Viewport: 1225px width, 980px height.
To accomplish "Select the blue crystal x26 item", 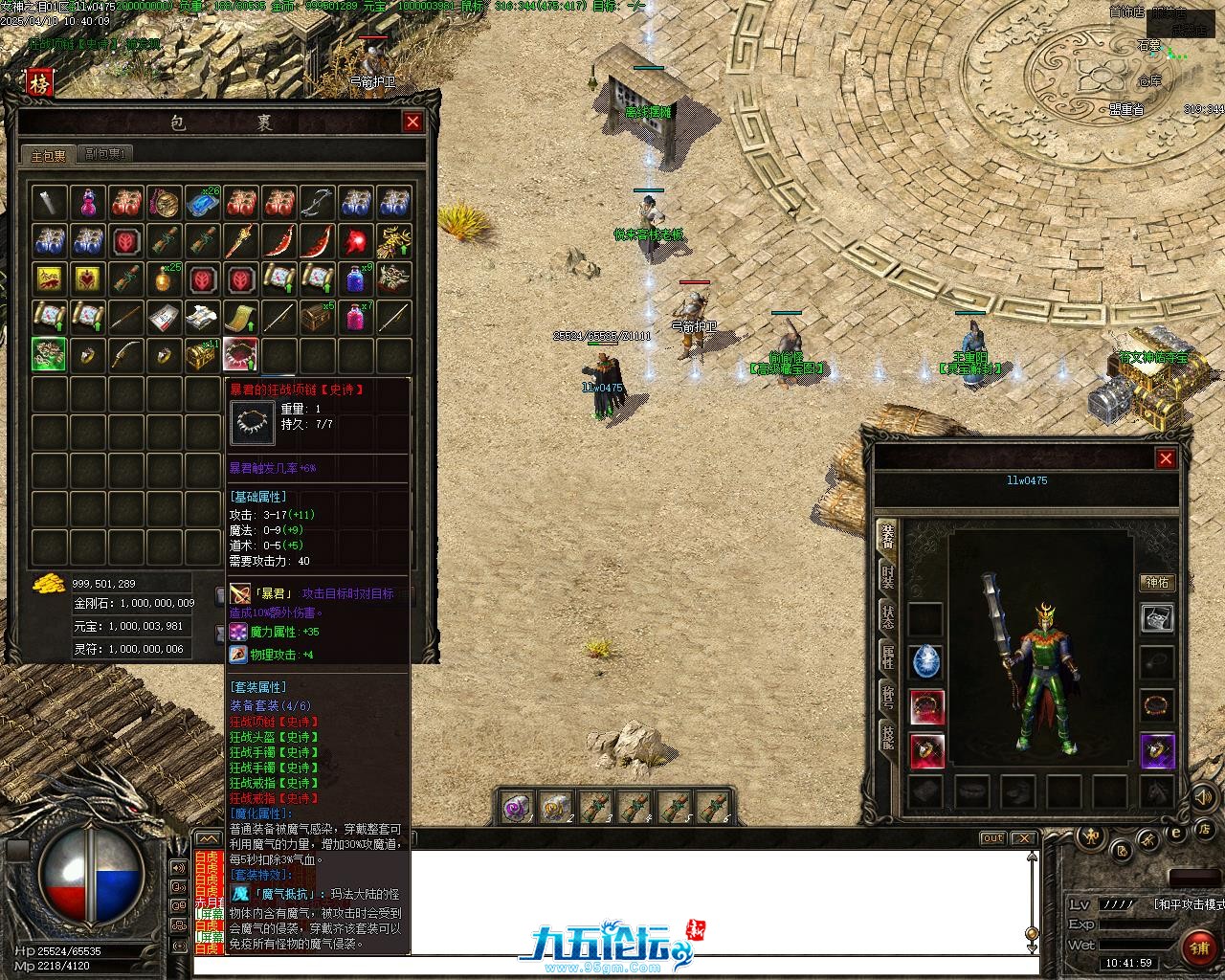I will pyautogui.click(x=202, y=202).
